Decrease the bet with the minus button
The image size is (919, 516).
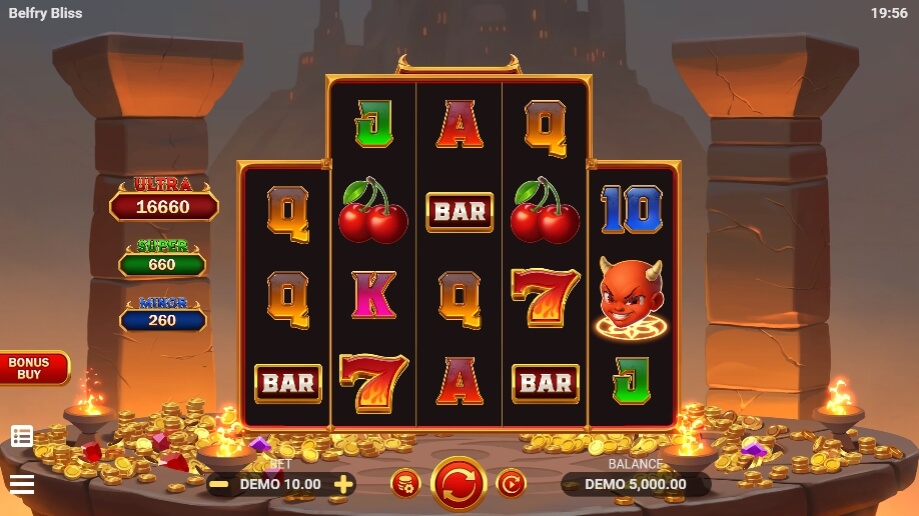point(219,484)
